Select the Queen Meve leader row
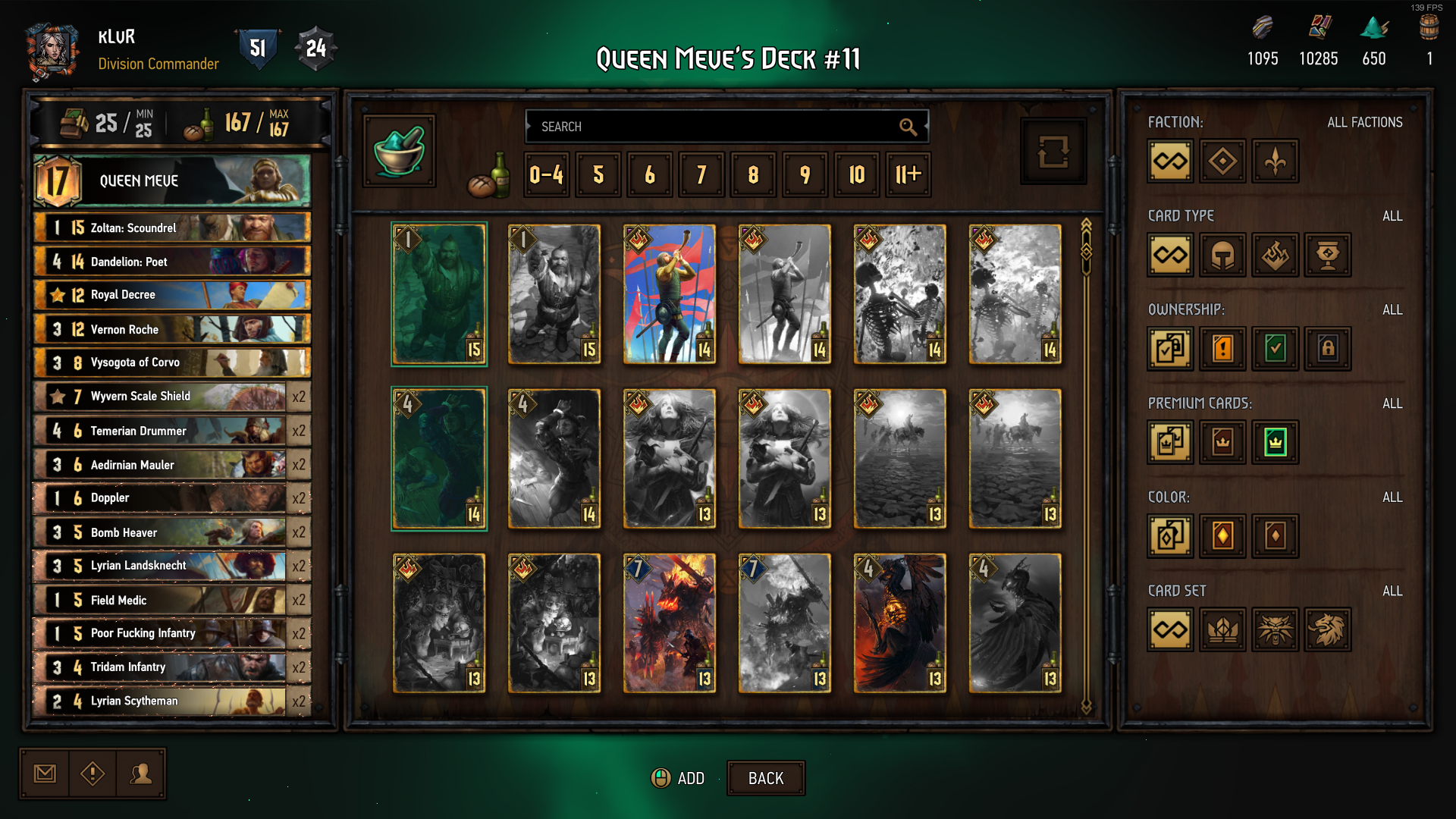 click(x=172, y=180)
